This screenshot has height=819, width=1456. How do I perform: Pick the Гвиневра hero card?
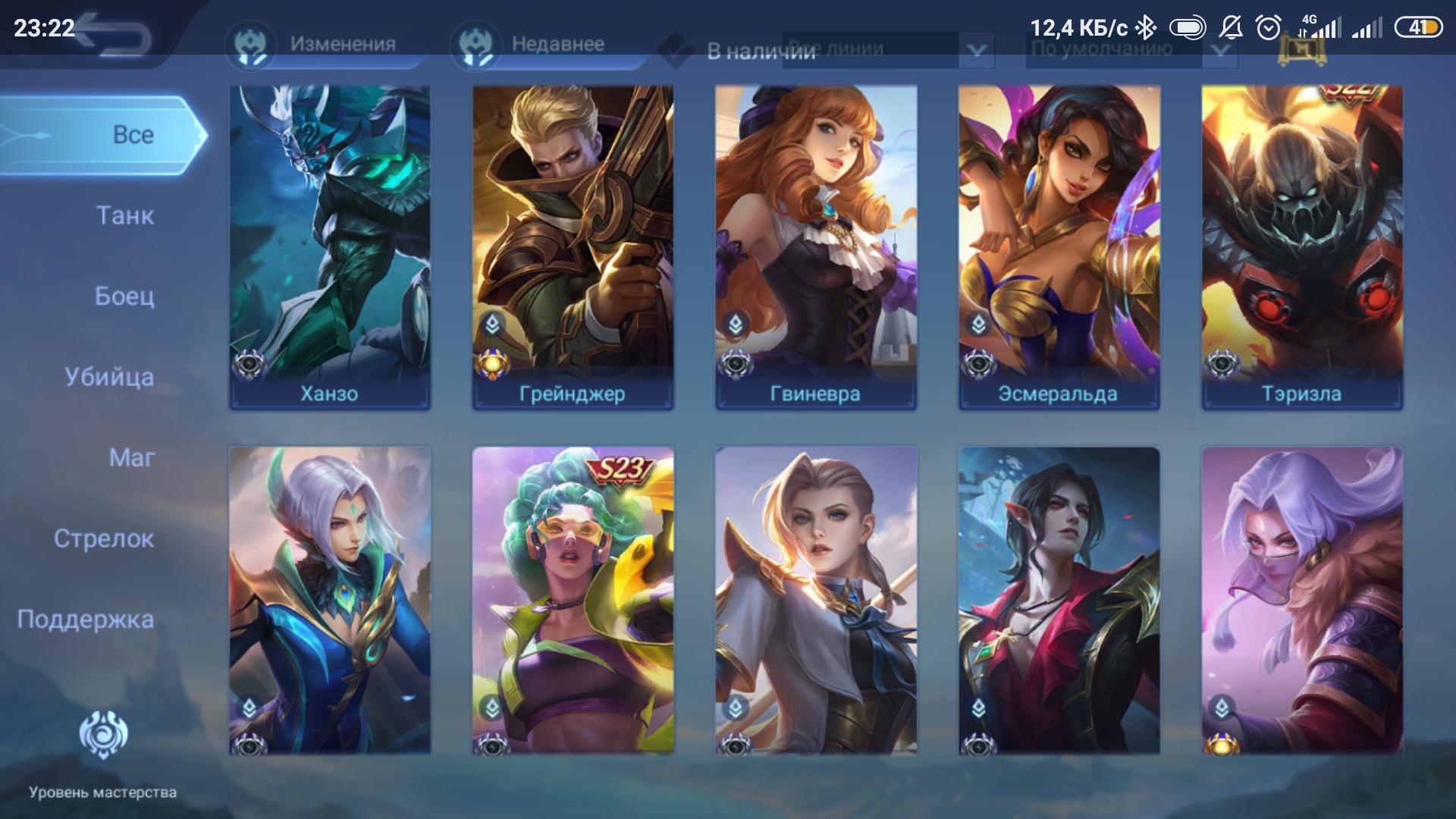click(816, 246)
